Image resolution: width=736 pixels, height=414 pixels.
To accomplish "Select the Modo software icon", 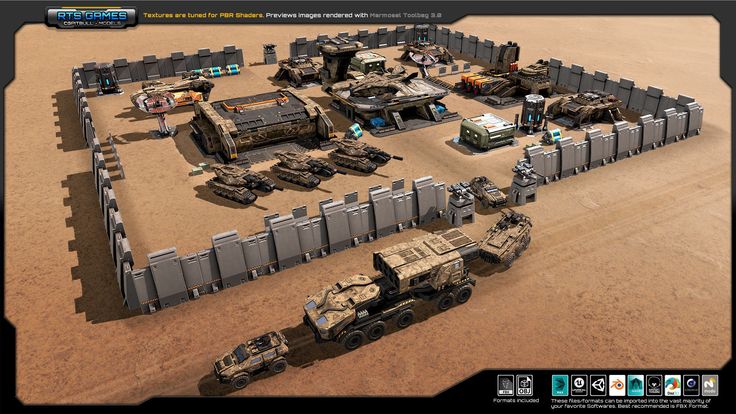I will click(x=709, y=385).
